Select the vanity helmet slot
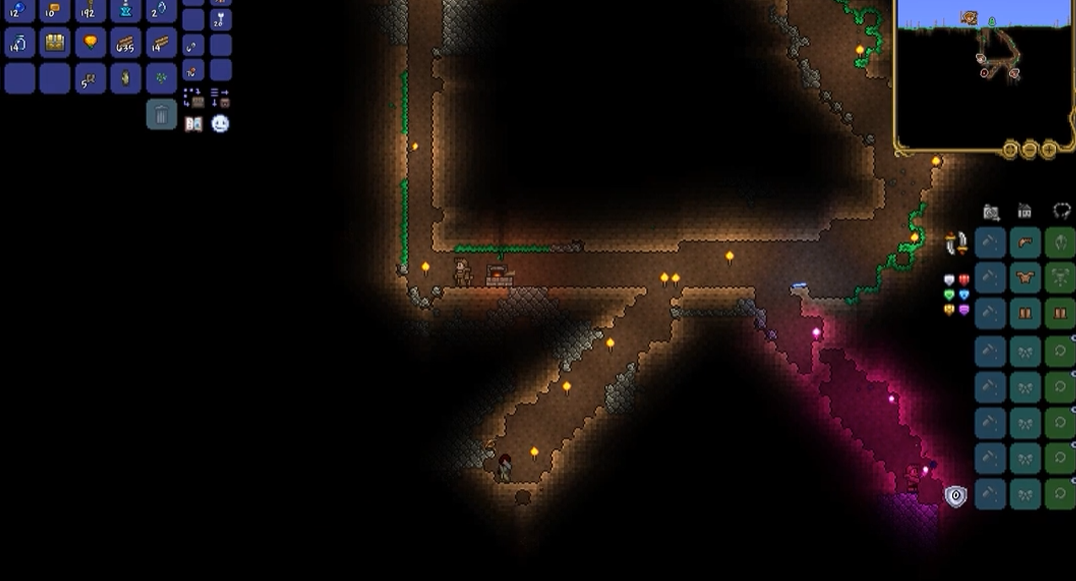Screen dimensions: 1076x581 (1025, 243)
